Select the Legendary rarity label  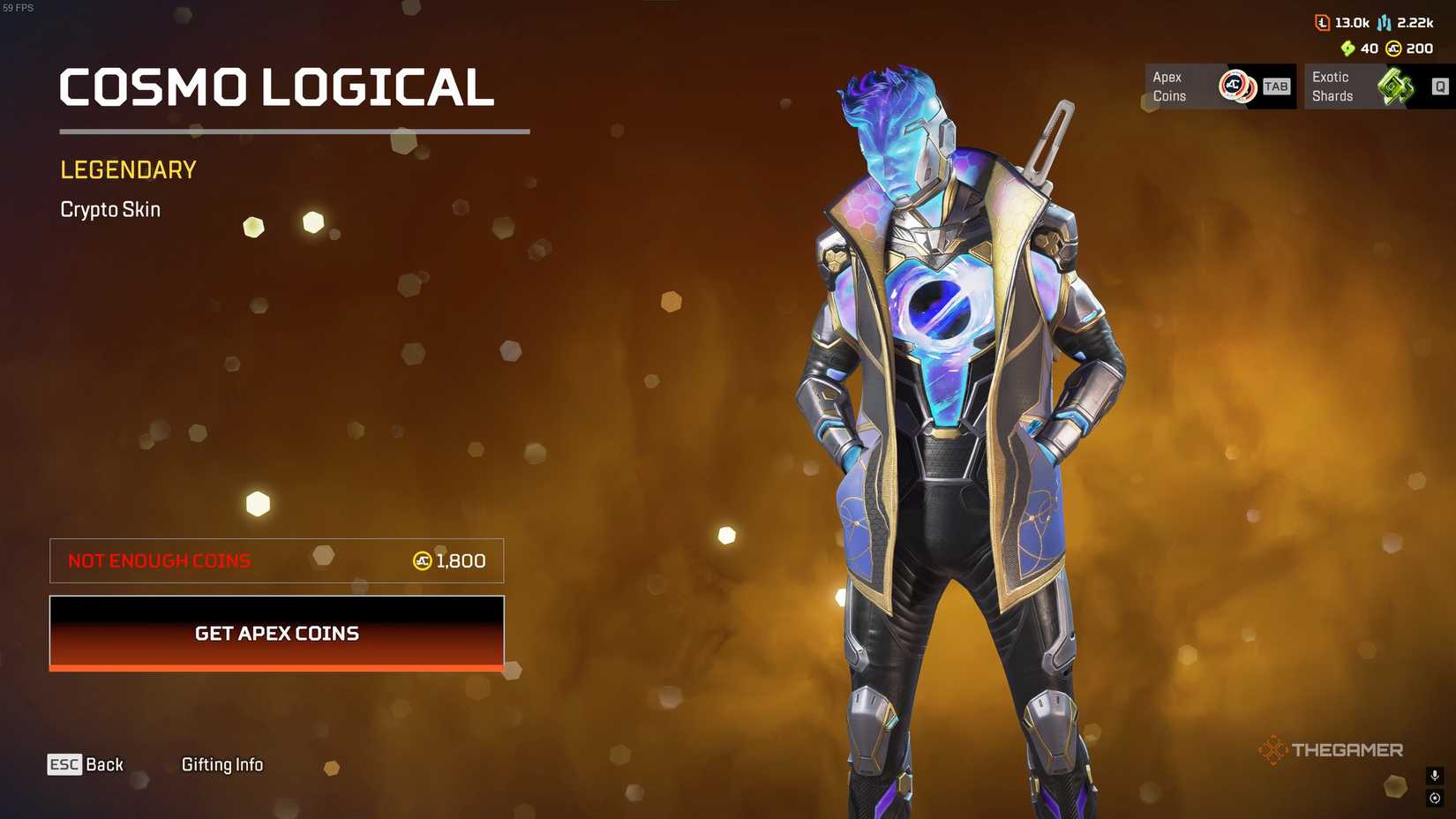(x=128, y=169)
